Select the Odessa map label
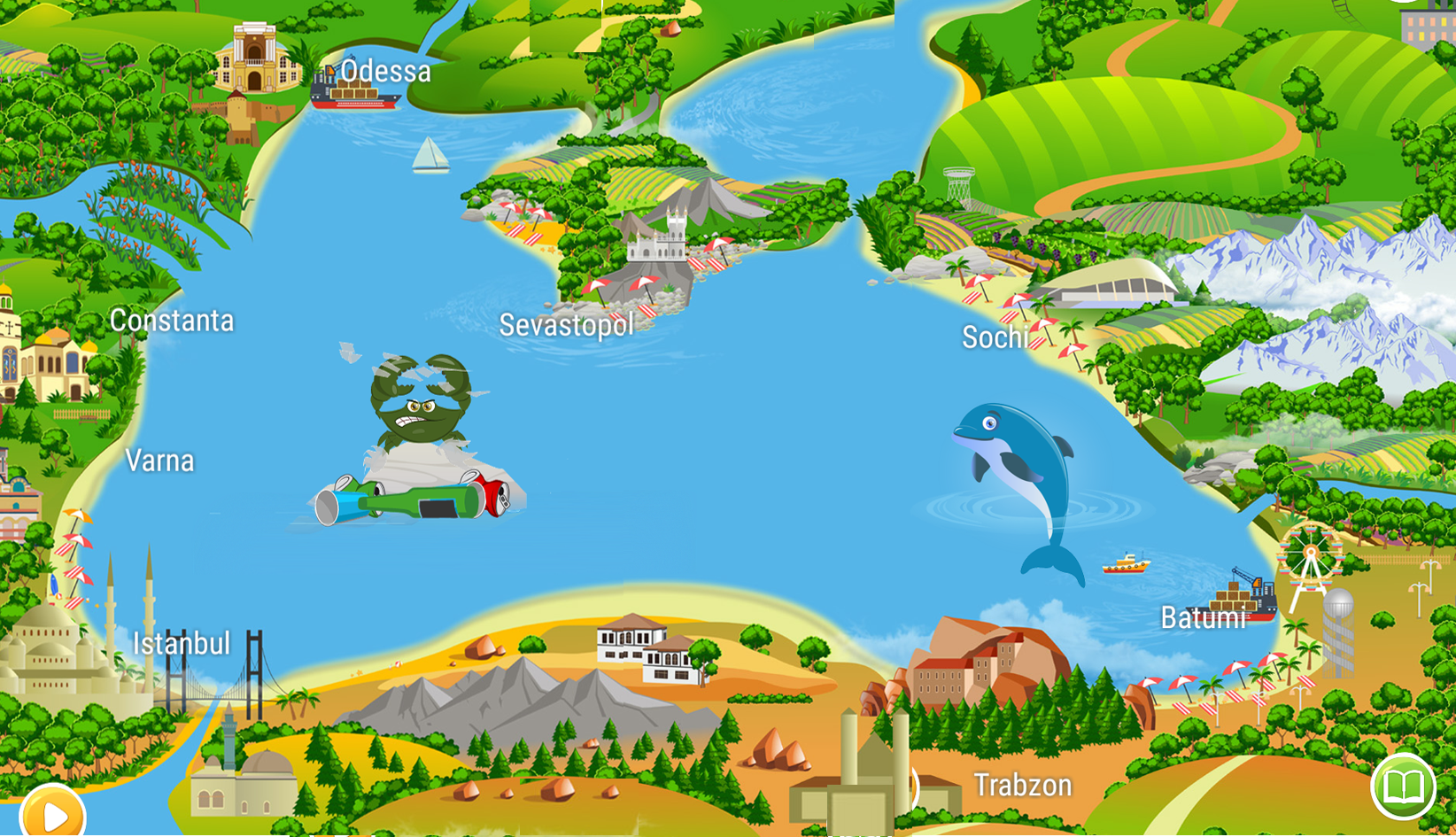The width and height of the screenshot is (1456, 837). tap(385, 72)
